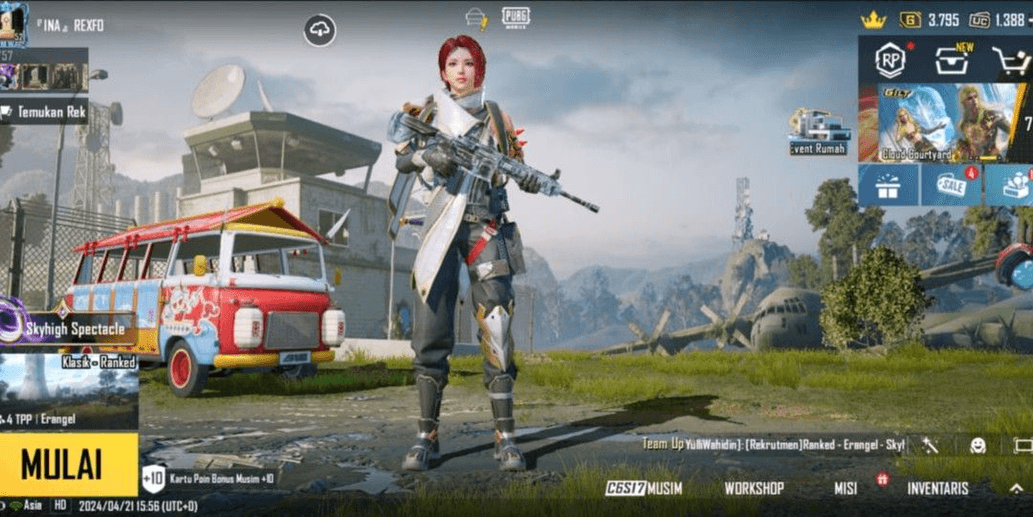Go to the C6S17 Musim season menu

643,488
